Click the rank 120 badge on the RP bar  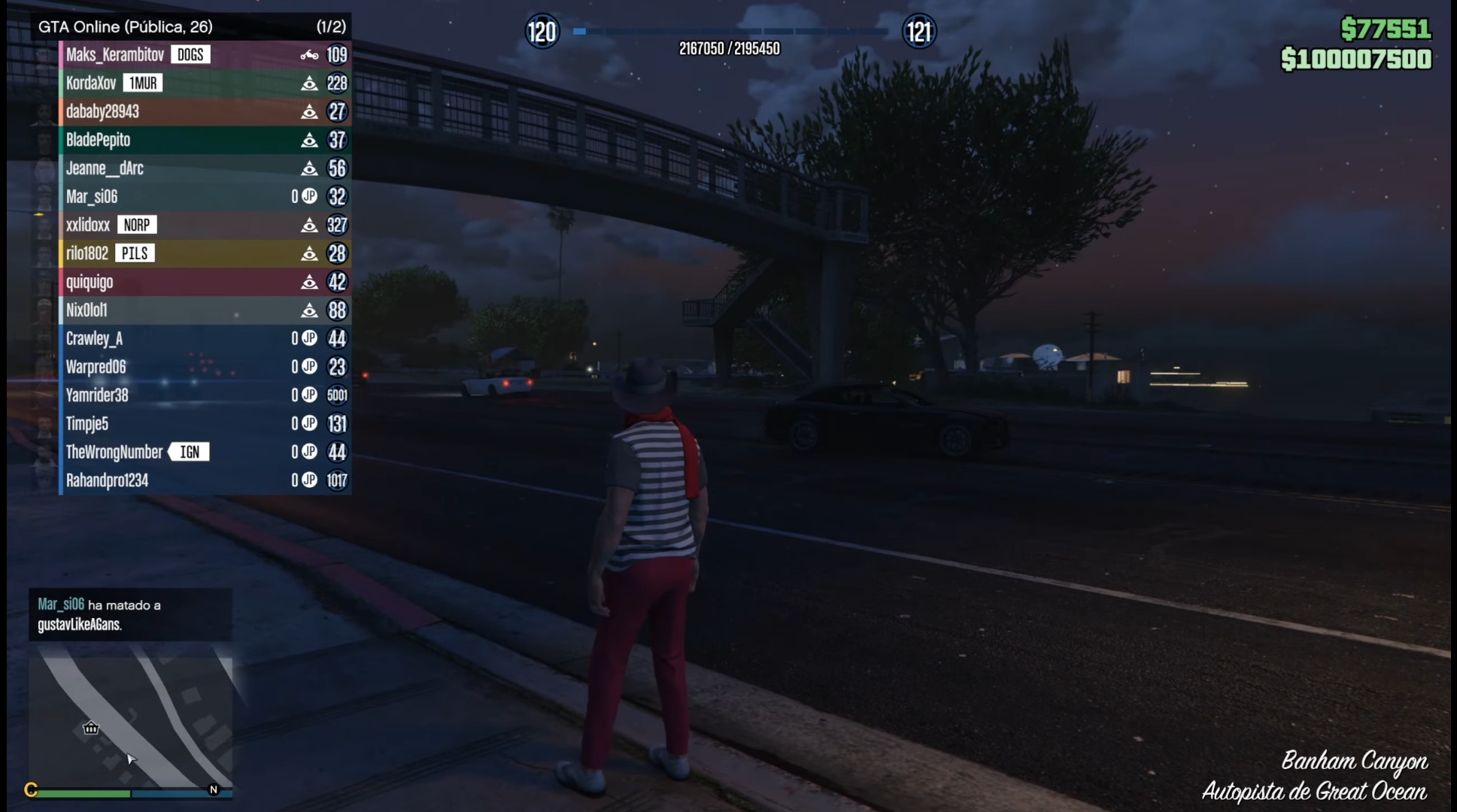coord(542,32)
